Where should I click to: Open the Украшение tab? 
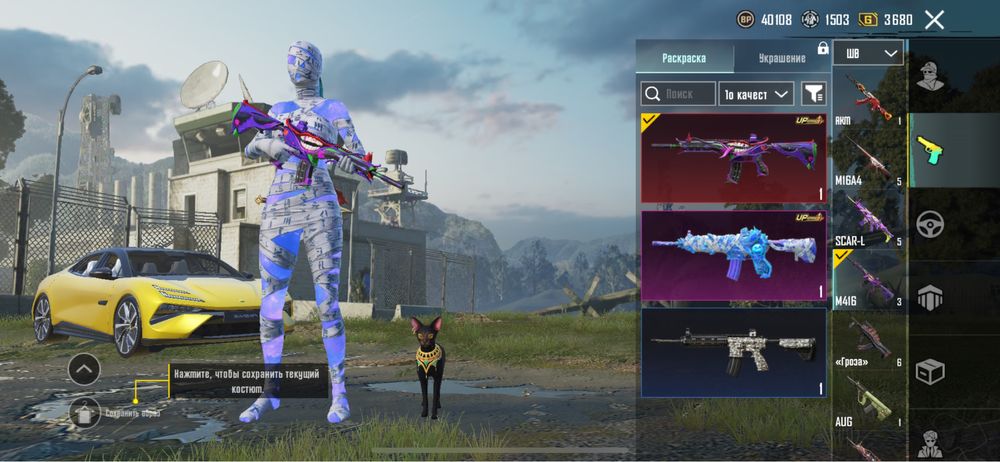pyautogui.click(x=781, y=58)
